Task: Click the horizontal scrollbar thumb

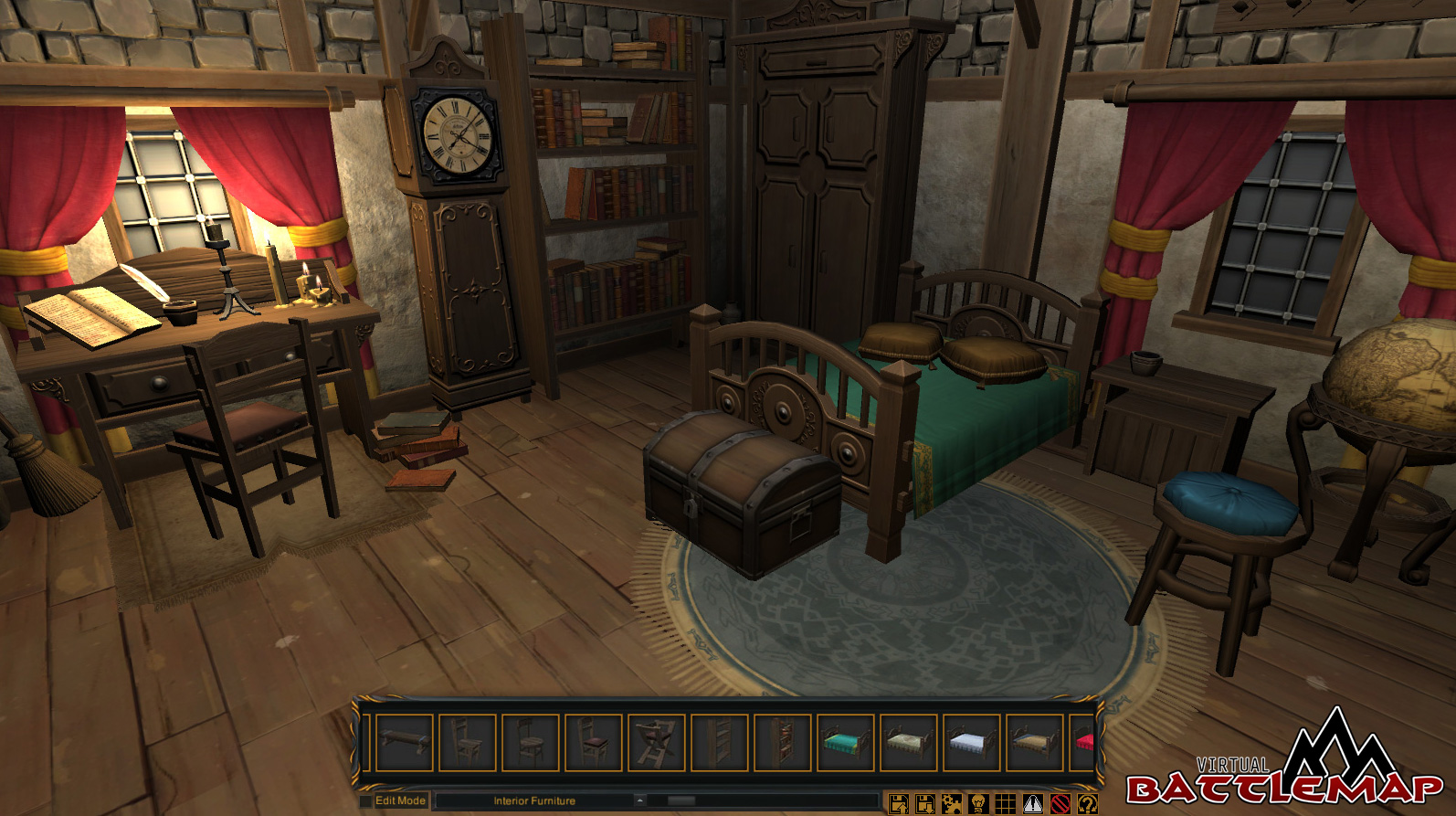Action: (681, 800)
